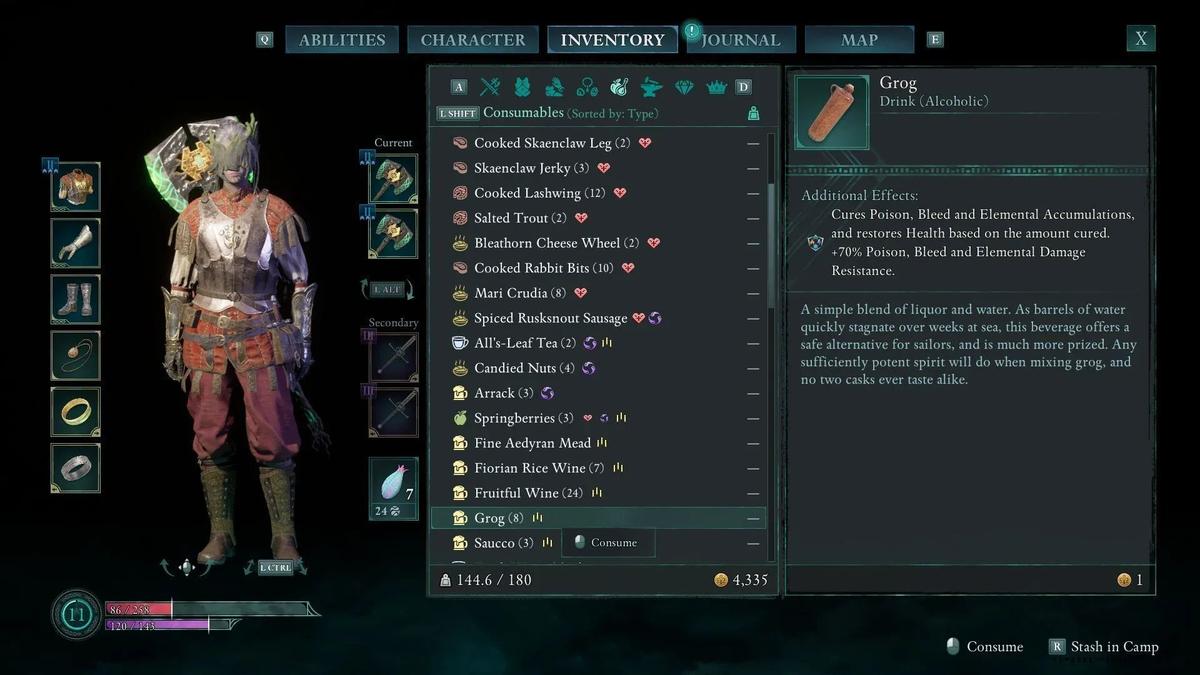Select the equipped gauntlet slot
The image size is (1200, 675).
(76, 243)
